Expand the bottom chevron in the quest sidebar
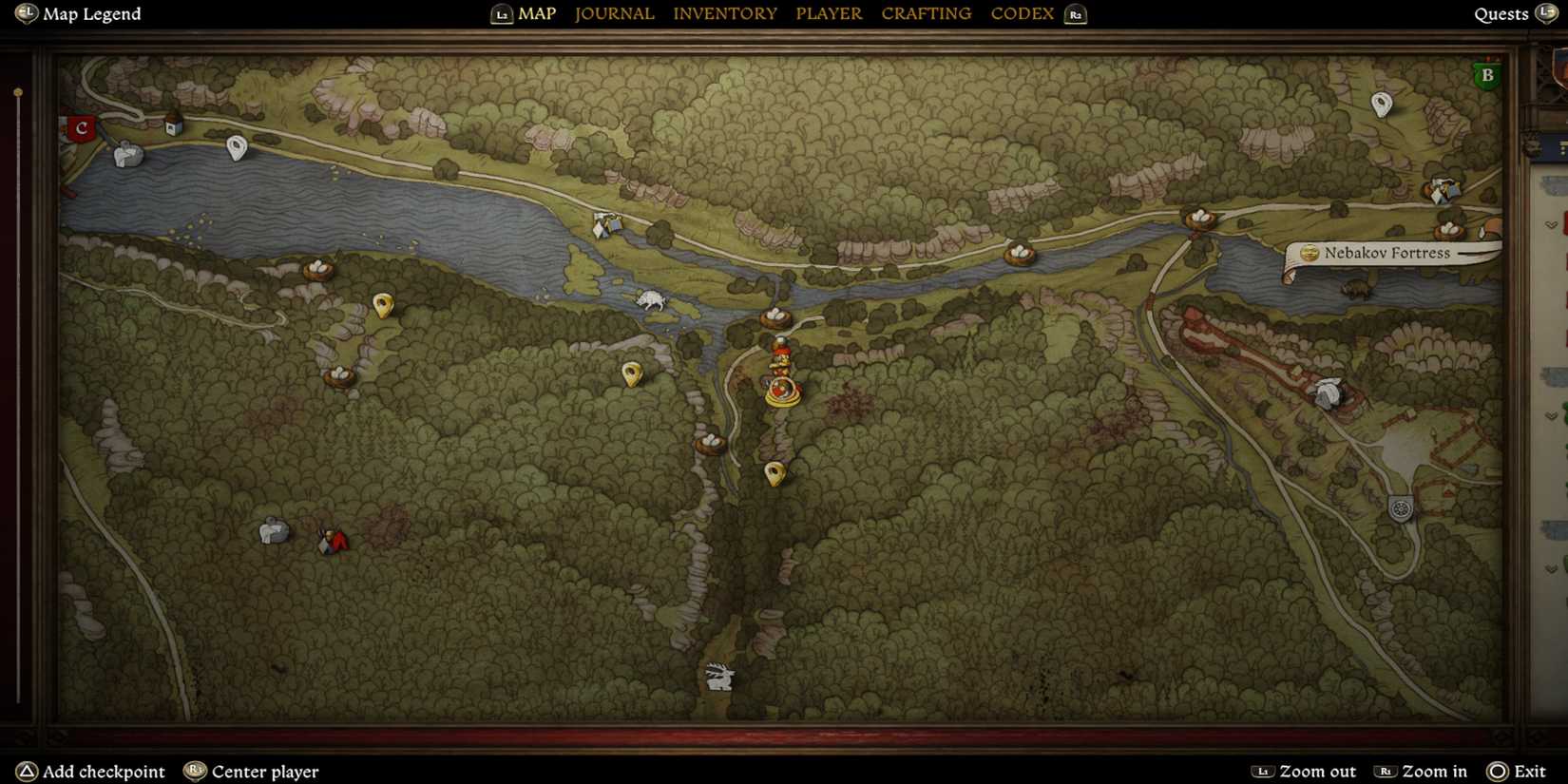 pos(1550,567)
